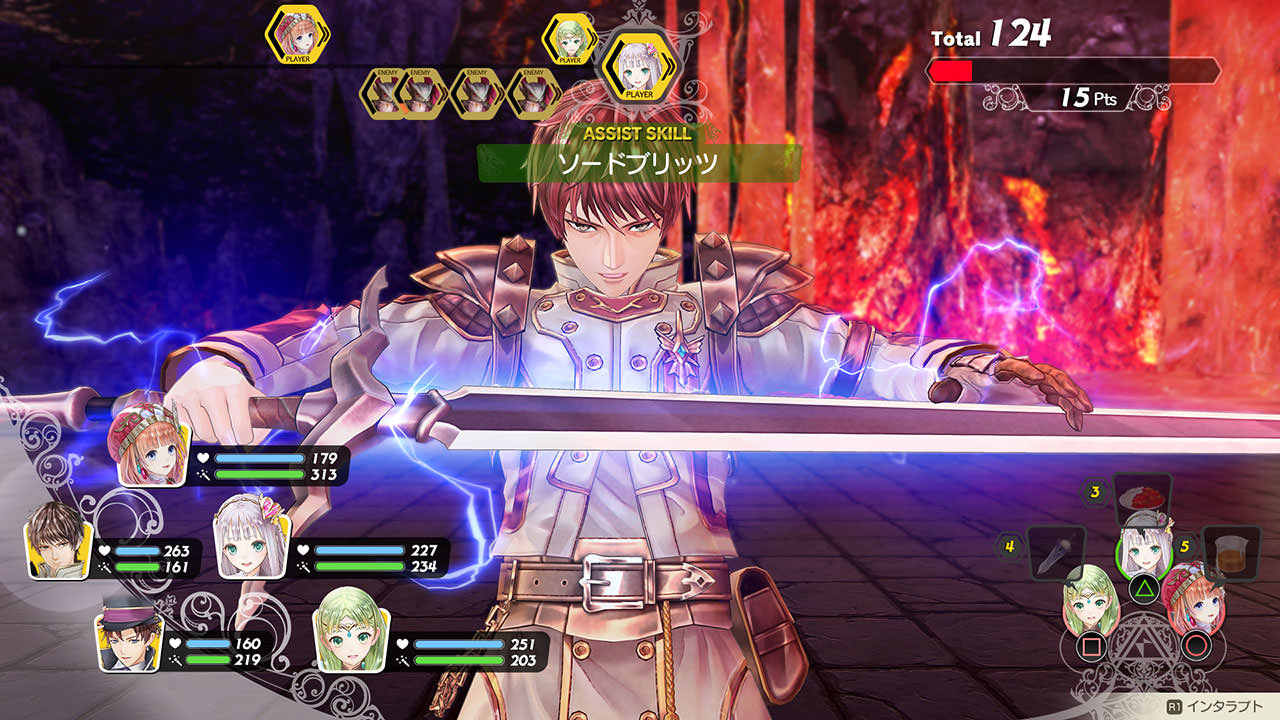Pick green-haired girl on the command wheel
The height and width of the screenshot is (720, 1280).
click(x=1089, y=602)
